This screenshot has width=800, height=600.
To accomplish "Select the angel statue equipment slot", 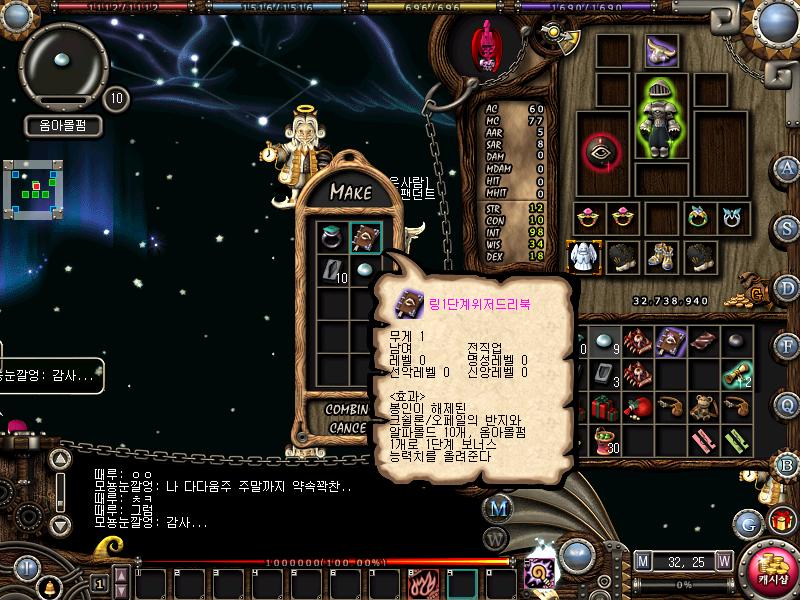I will click(582, 256).
